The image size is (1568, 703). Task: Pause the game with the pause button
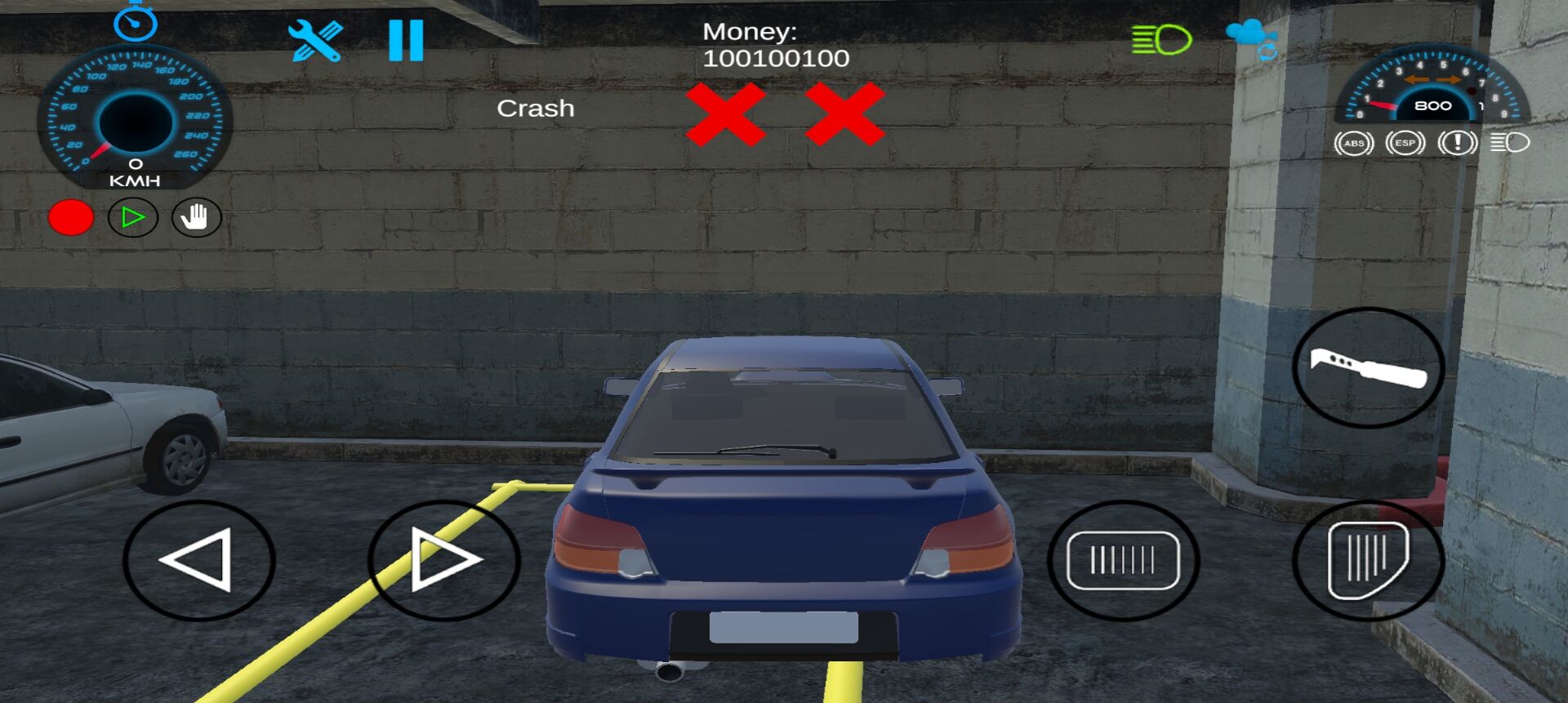406,41
